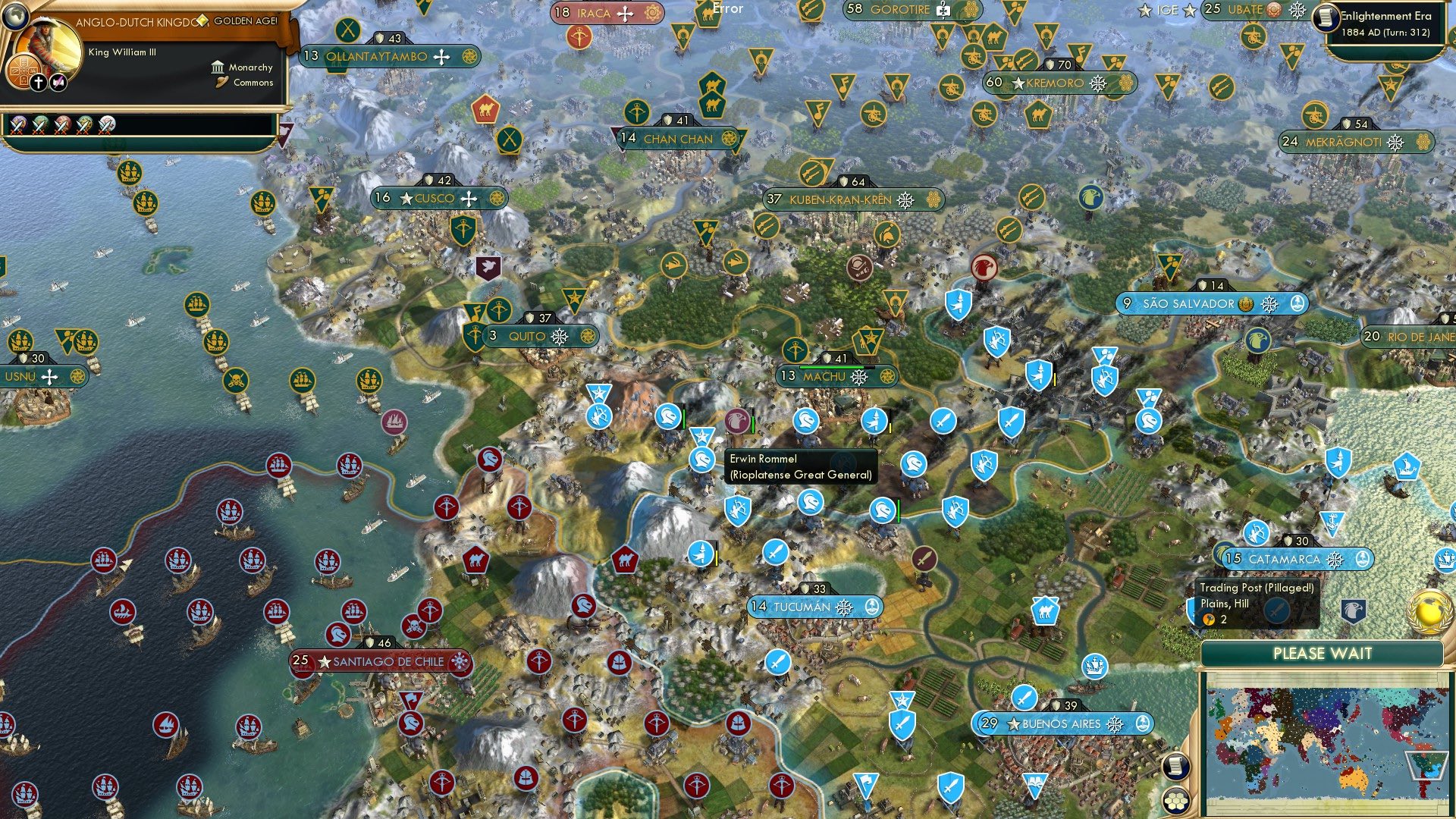
Task: Toggle strategic view with the hex grid icon
Action: tap(1175, 802)
